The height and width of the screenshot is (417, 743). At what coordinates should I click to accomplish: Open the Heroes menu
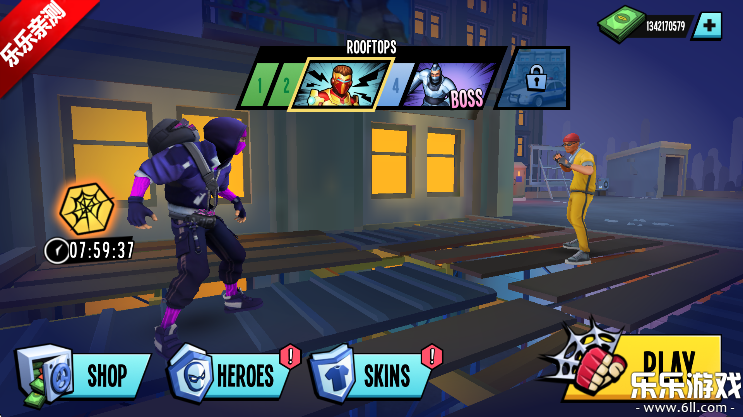(x=232, y=375)
